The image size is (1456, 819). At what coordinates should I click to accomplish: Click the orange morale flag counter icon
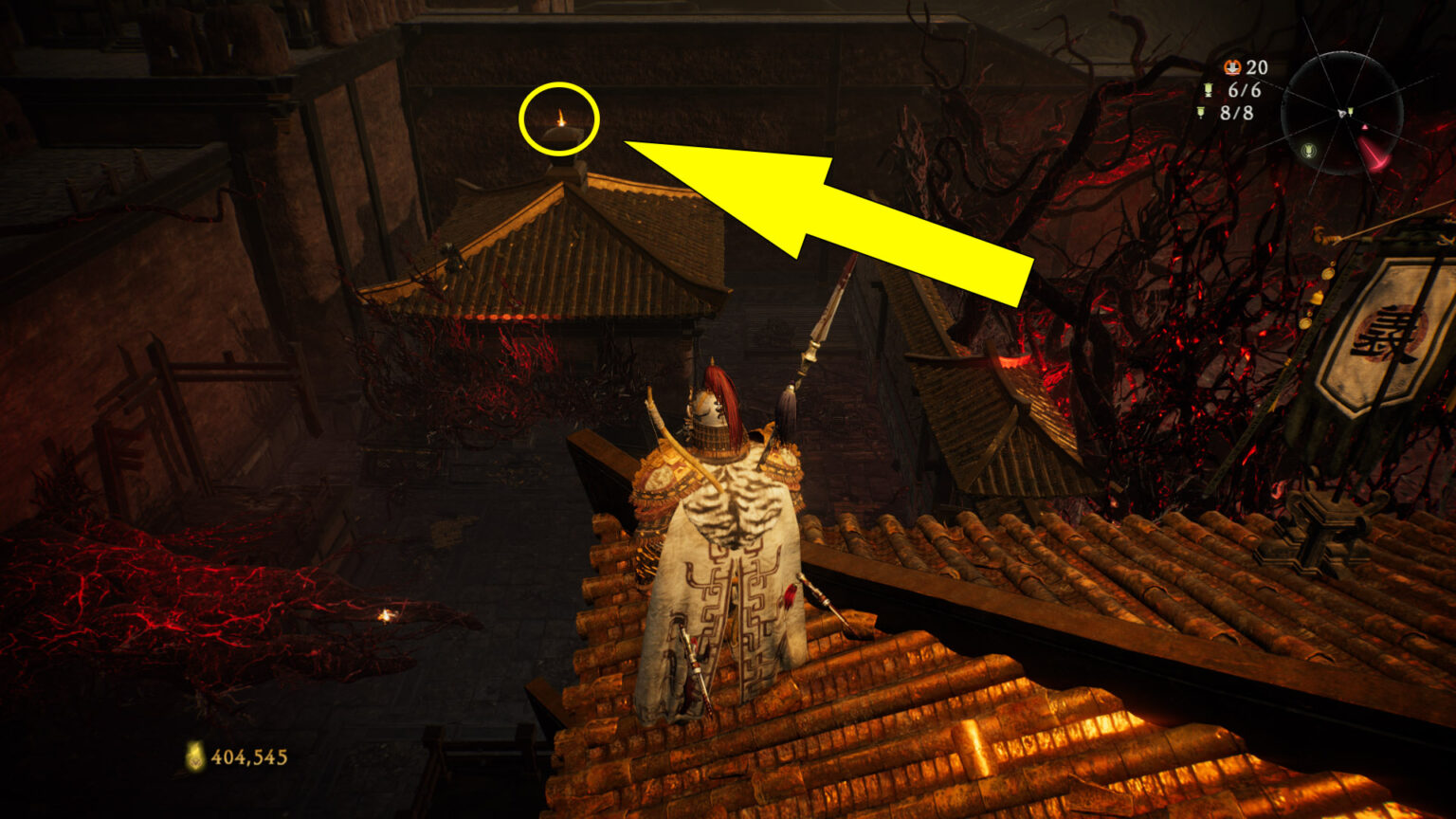tap(1232, 67)
